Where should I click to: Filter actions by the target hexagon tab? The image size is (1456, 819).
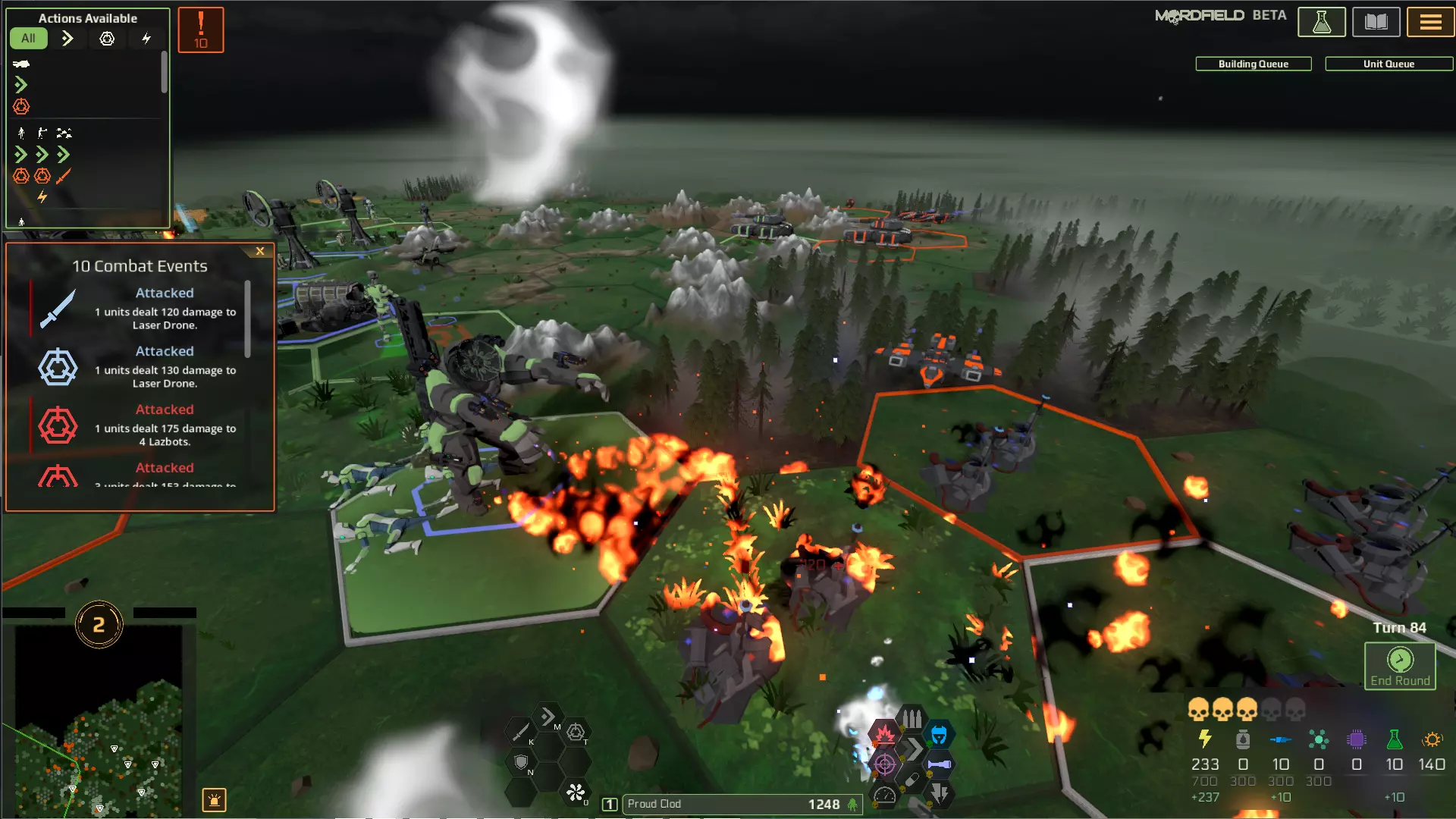[107, 38]
